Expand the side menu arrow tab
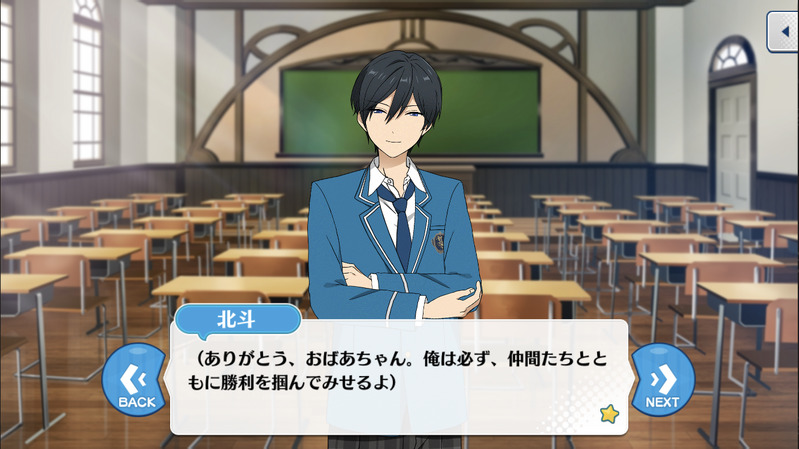 (x=783, y=31)
